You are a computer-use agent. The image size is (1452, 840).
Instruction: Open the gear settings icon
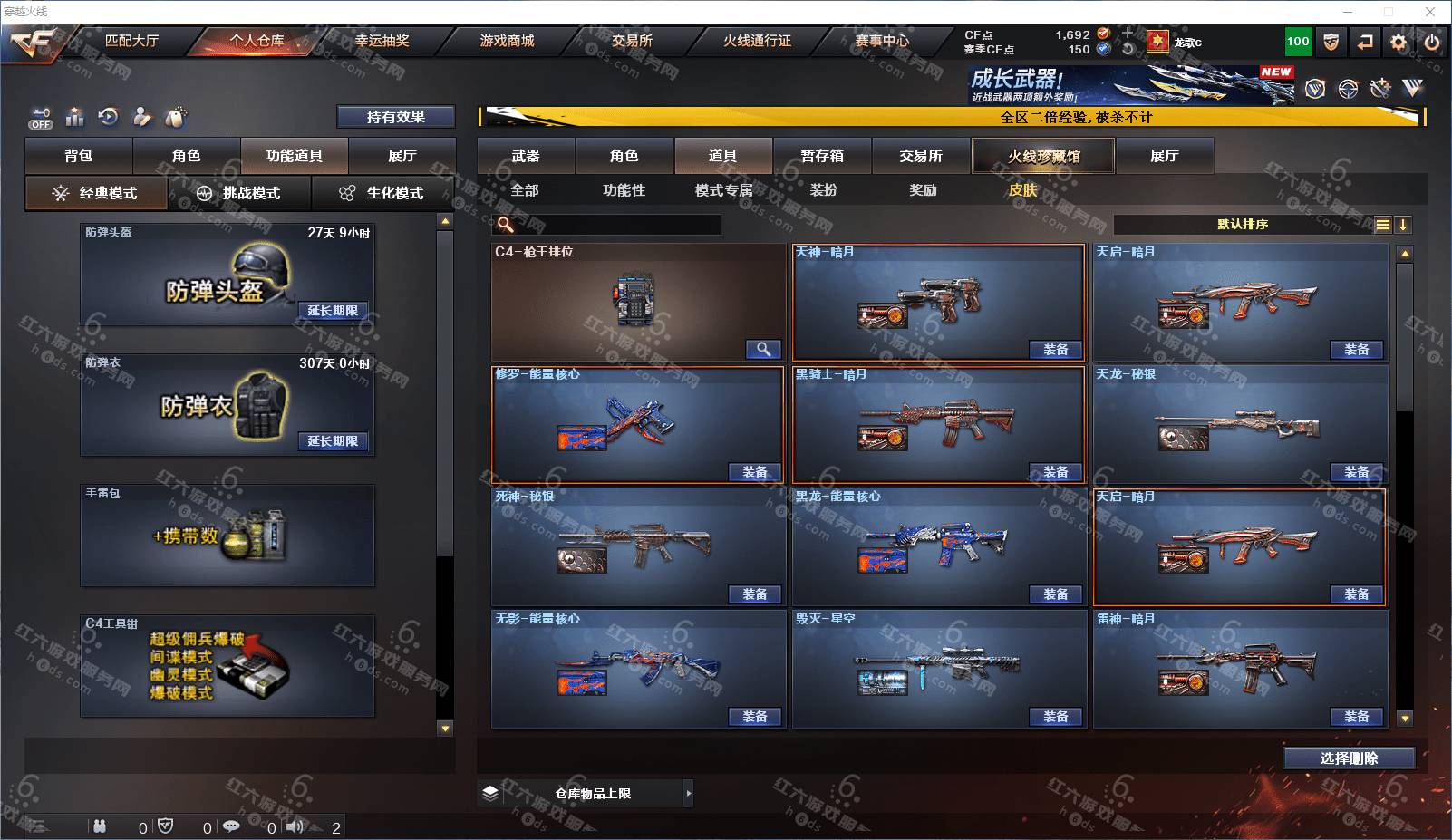[1399, 42]
